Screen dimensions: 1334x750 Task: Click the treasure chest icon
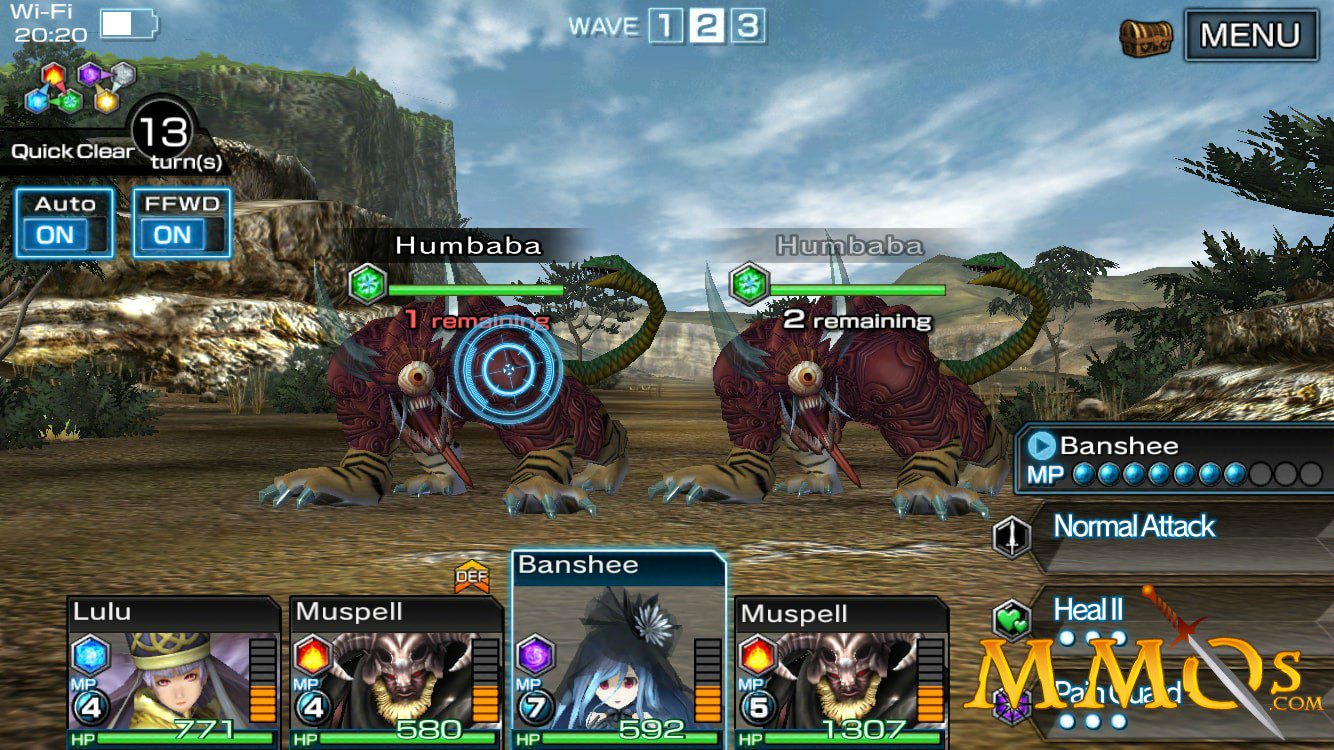[1145, 37]
